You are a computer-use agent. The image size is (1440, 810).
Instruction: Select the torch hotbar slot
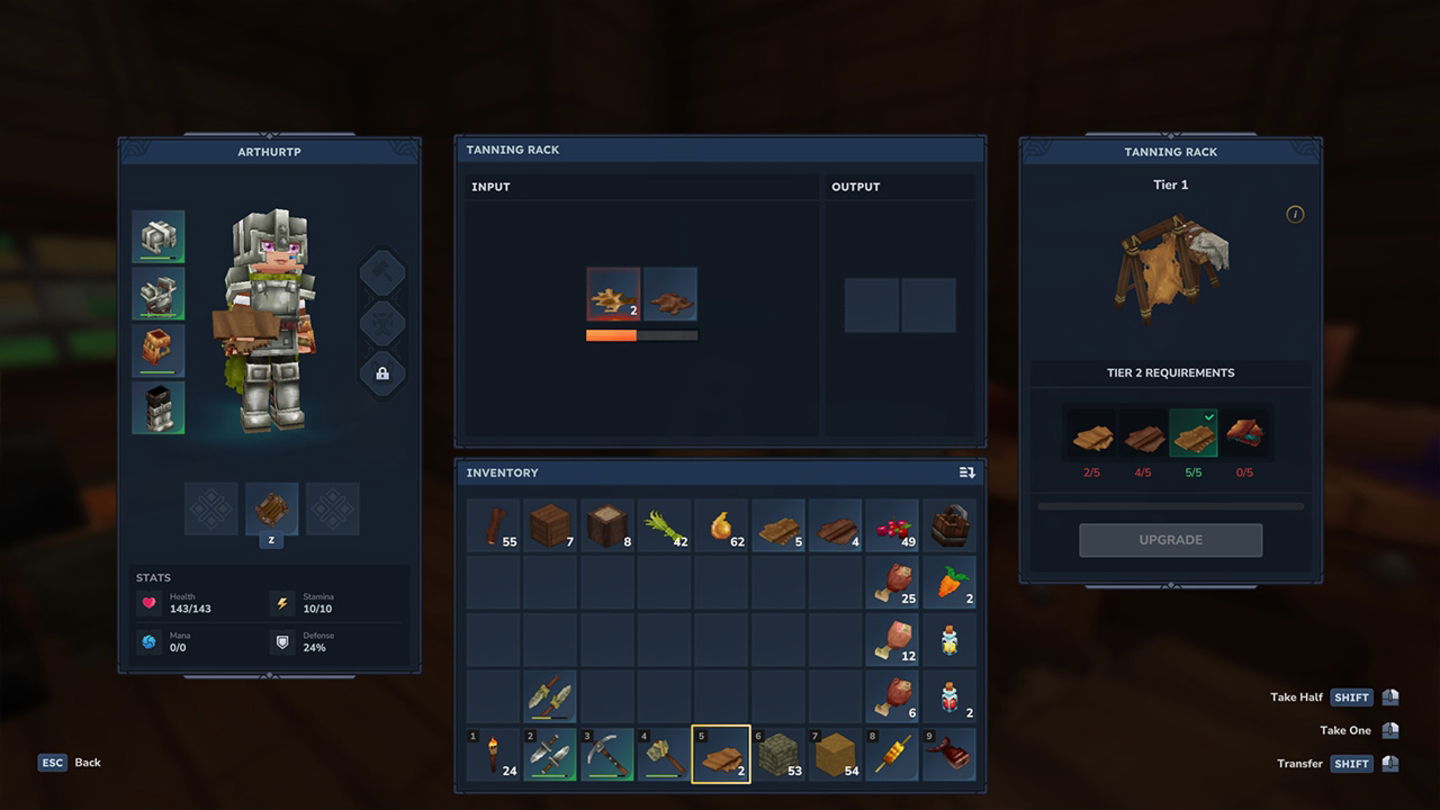[493, 754]
